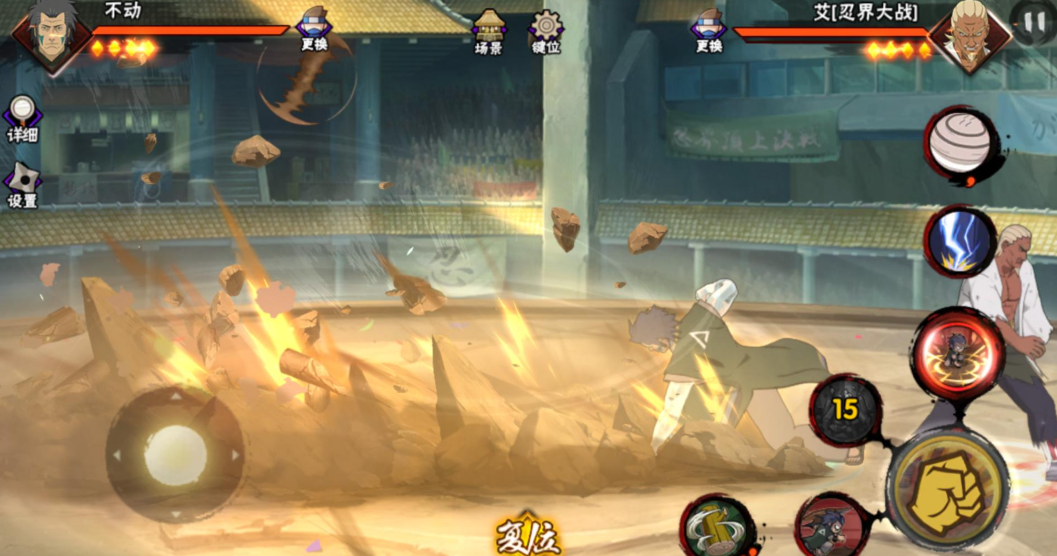Tap the skill showing 15 cooldown
Image resolution: width=1057 pixels, height=556 pixels.
846,410
